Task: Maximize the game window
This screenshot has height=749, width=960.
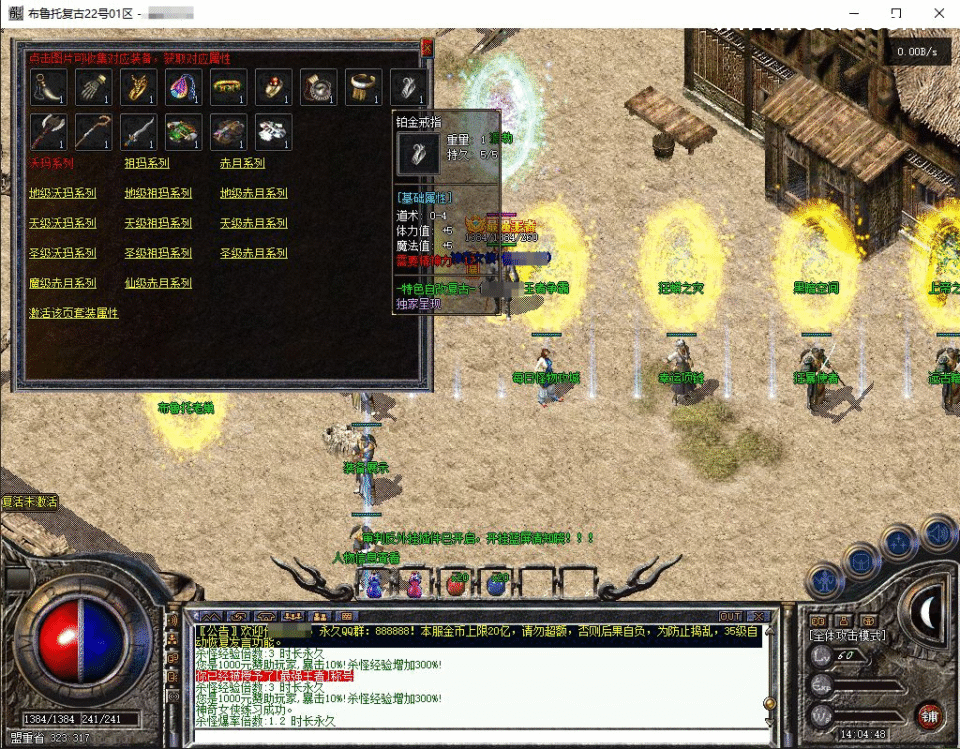Action: (x=896, y=14)
